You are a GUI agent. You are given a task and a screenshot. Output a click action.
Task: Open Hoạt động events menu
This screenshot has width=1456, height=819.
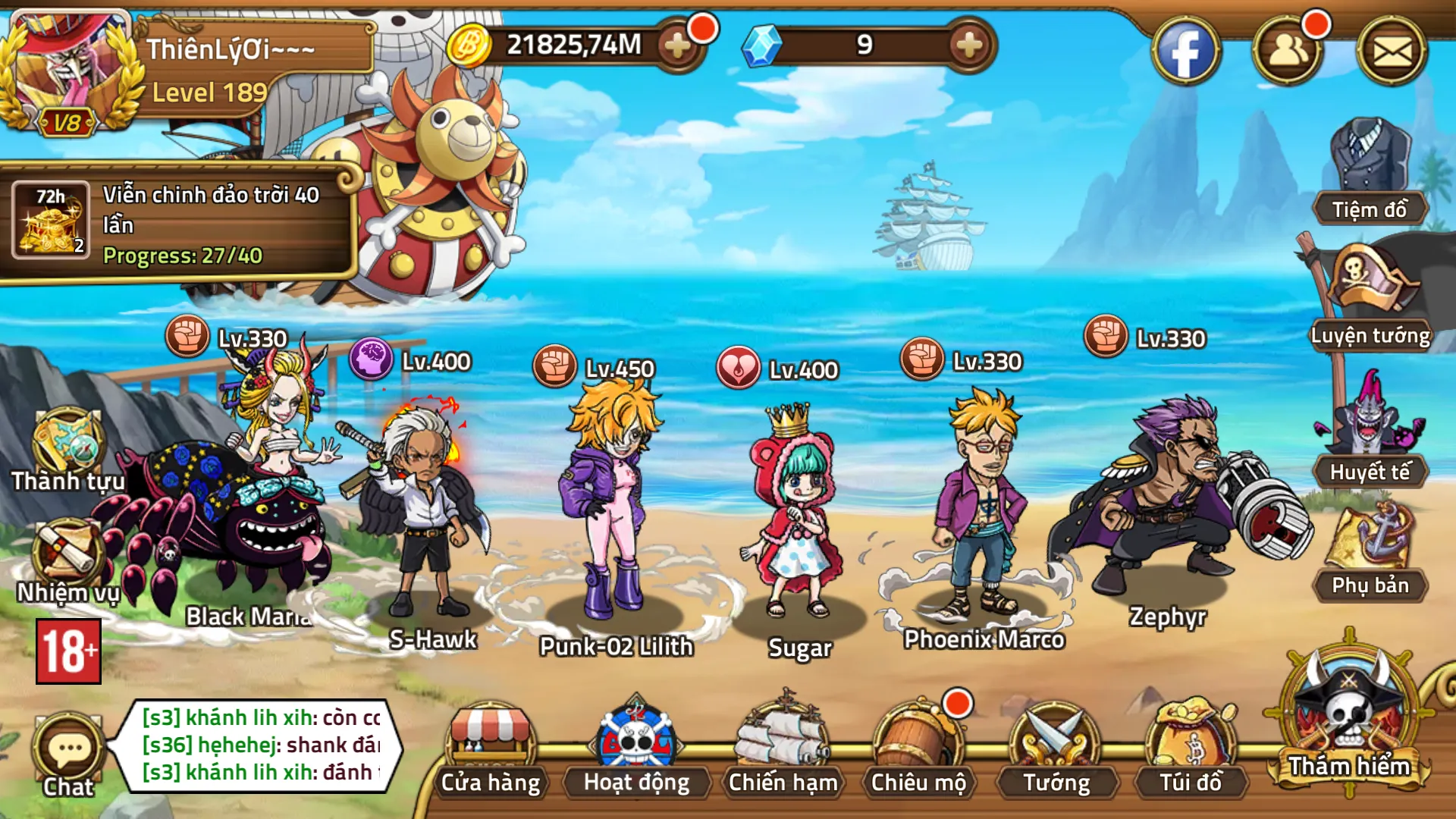click(x=636, y=747)
